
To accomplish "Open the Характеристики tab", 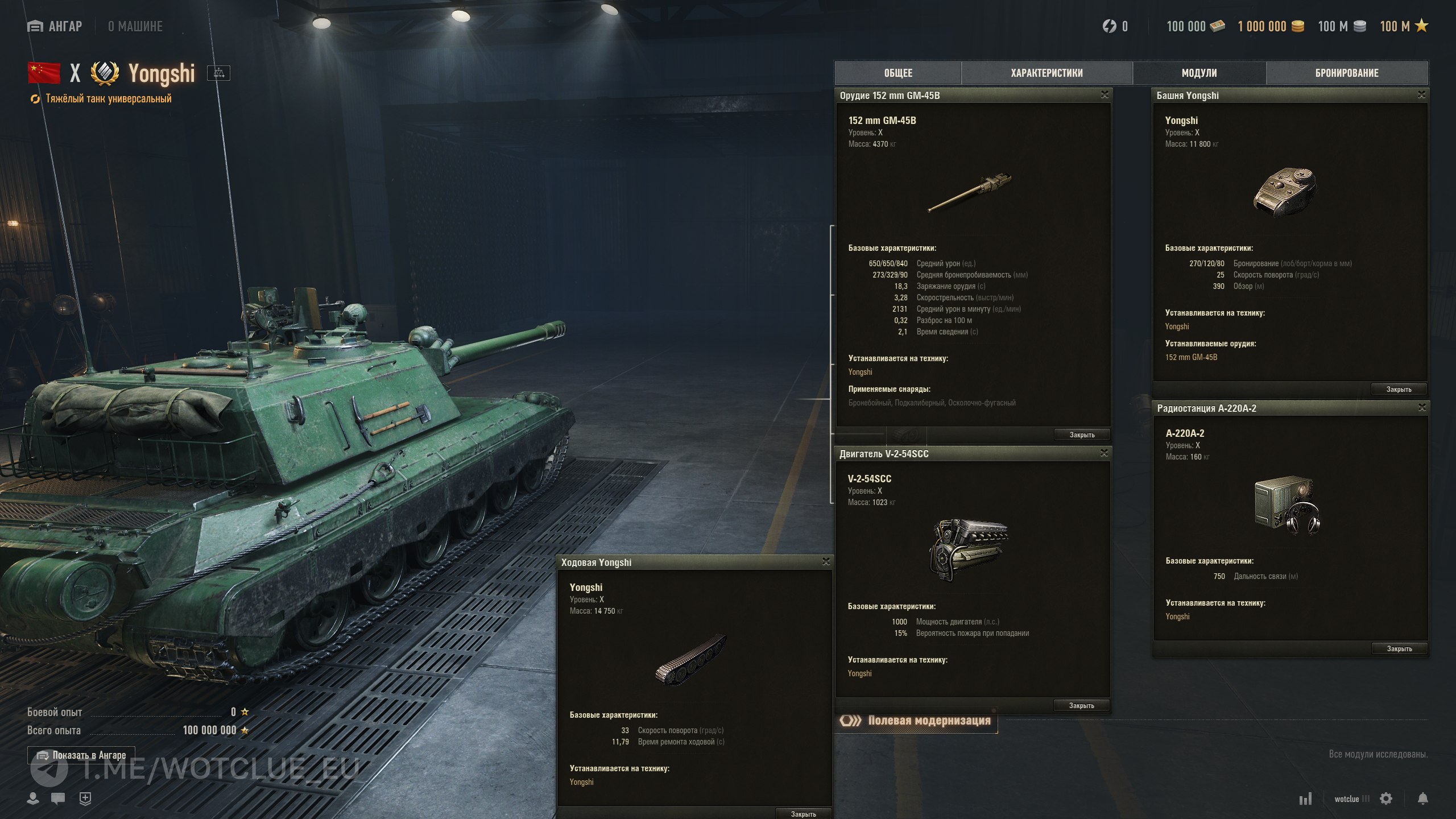I will pyautogui.click(x=1046, y=73).
